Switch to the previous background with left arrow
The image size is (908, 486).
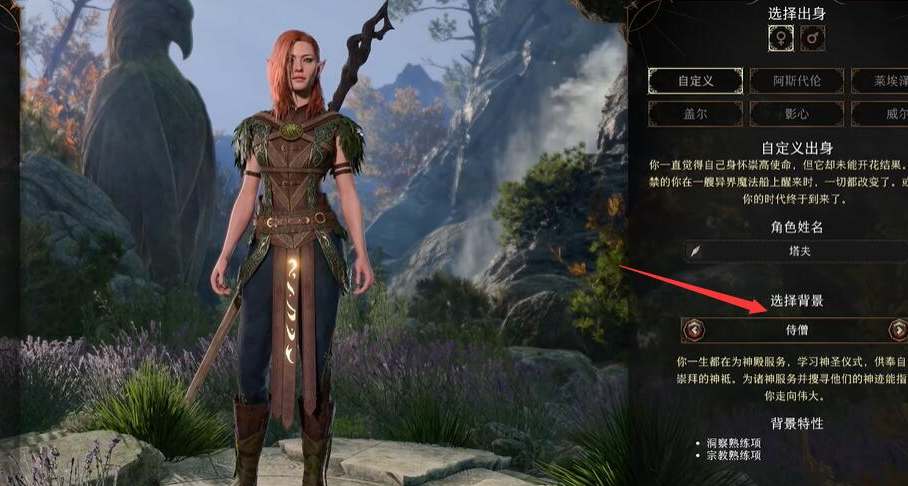[x=693, y=330]
